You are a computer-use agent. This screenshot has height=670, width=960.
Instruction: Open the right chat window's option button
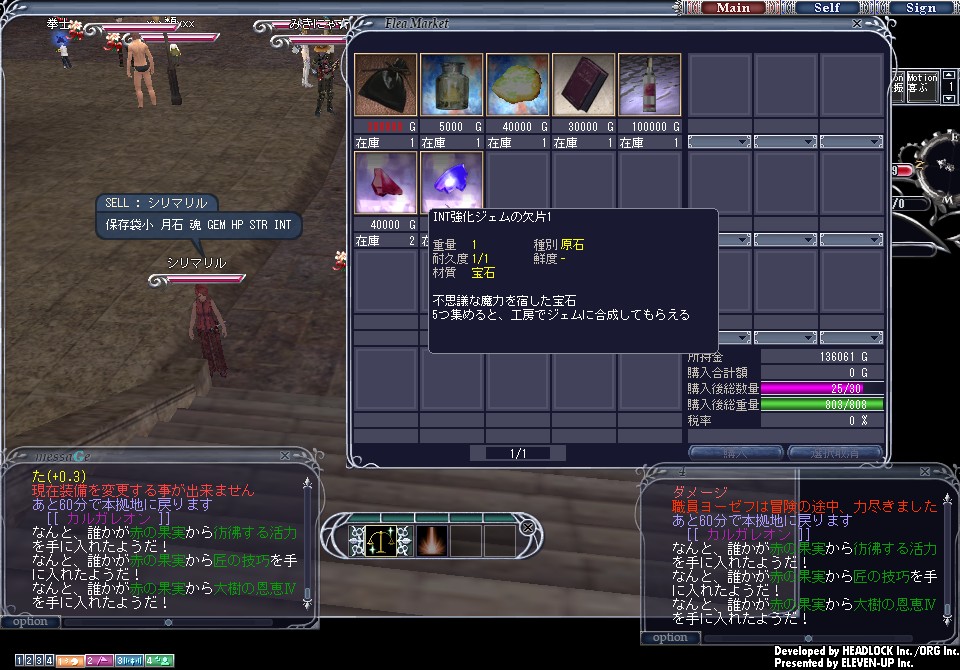click(x=670, y=638)
